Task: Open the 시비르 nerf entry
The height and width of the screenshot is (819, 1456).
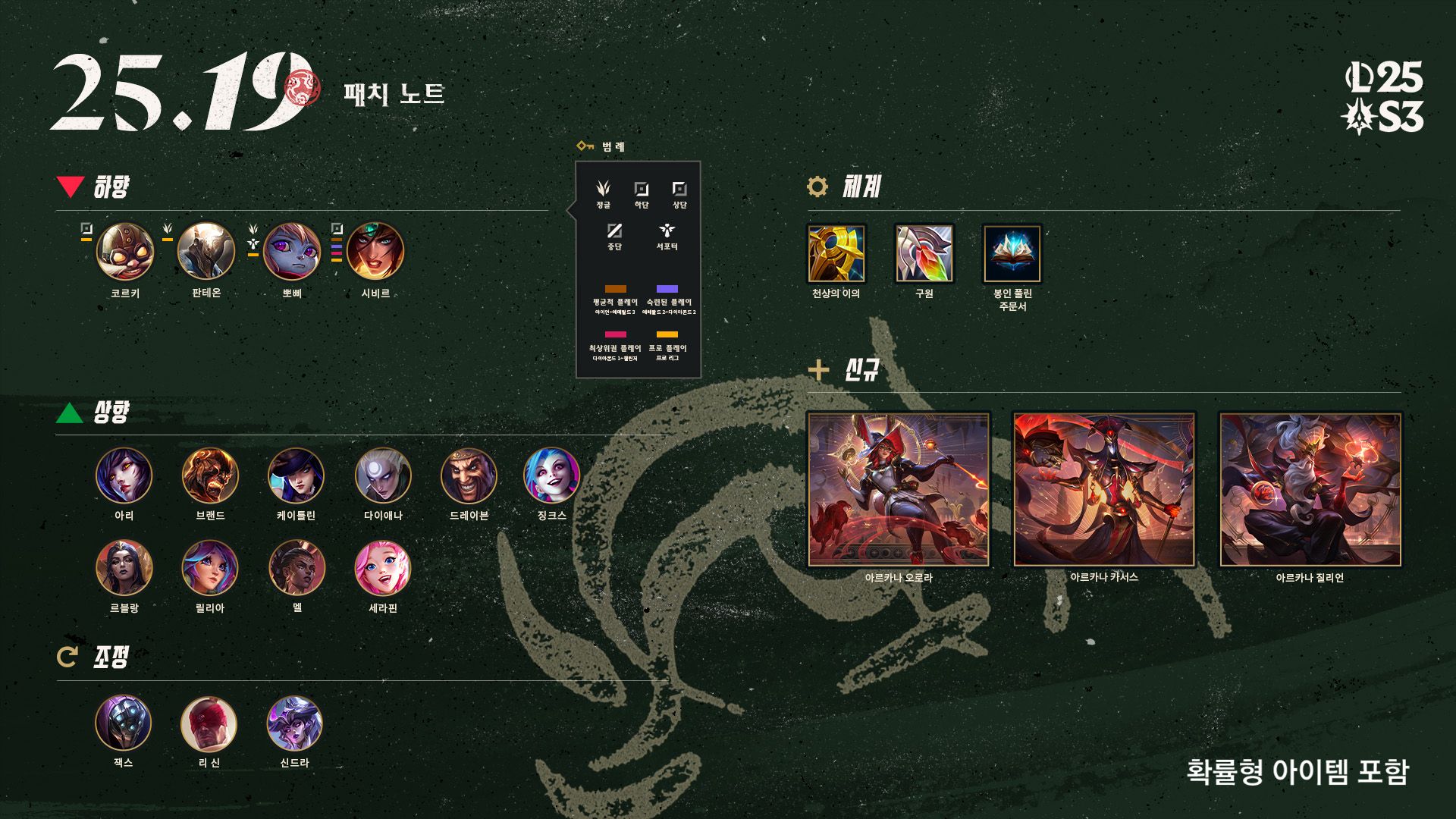Action: point(375,252)
